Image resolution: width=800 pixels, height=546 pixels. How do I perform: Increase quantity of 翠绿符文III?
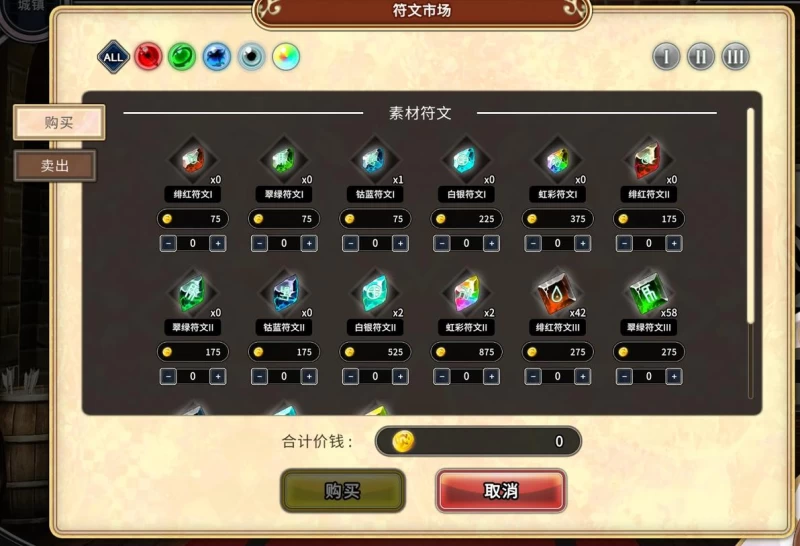(x=674, y=376)
